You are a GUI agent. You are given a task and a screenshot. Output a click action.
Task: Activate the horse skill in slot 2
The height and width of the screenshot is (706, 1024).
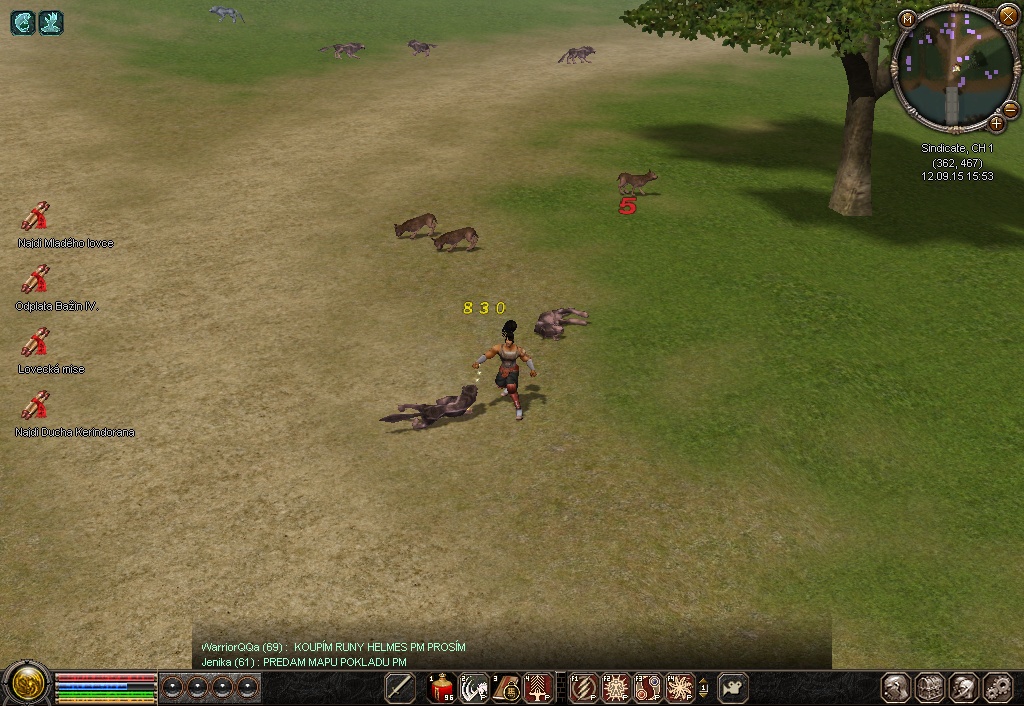pos(474,688)
